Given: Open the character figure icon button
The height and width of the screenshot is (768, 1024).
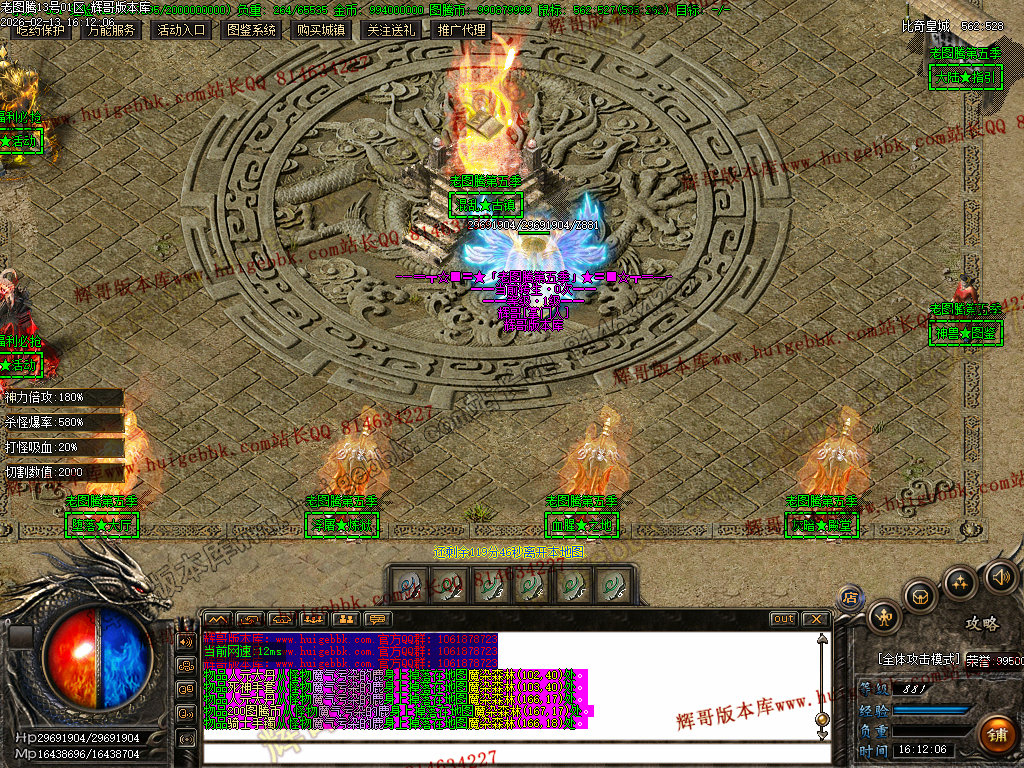Looking at the screenshot, I should (884, 617).
